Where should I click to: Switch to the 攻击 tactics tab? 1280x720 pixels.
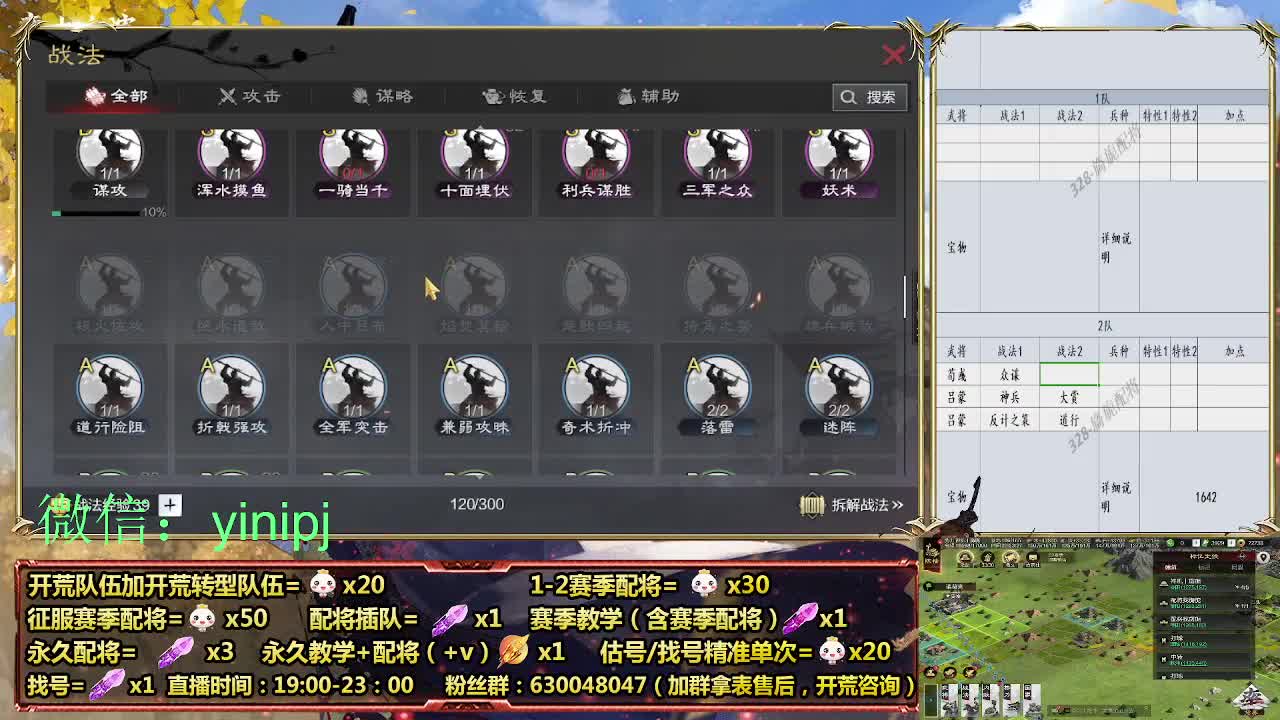(248, 97)
